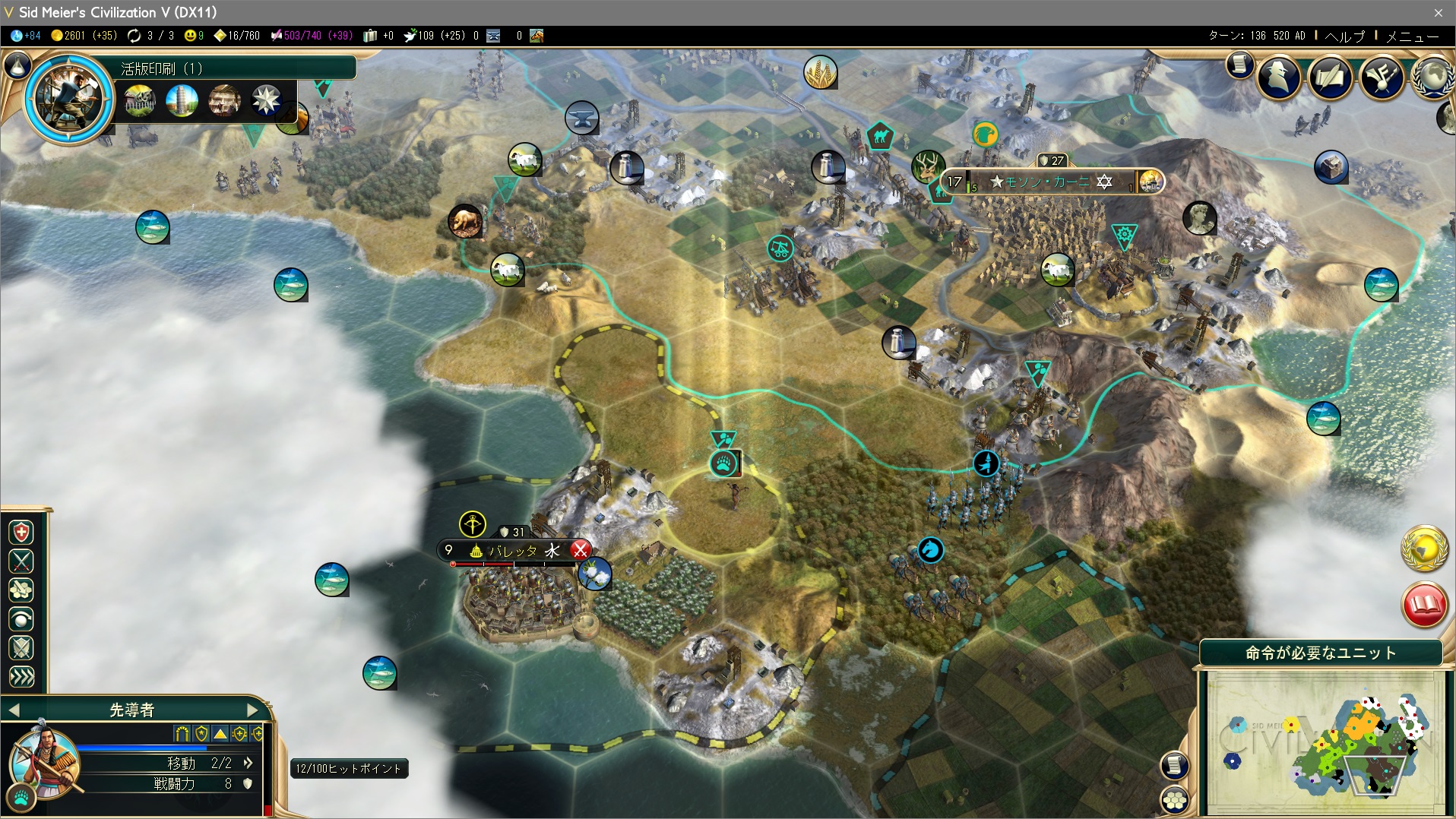1456x819 pixels.
Task: Activate the explore automation circular arrow action
Action: pyautogui.click(x=21, y=619)
